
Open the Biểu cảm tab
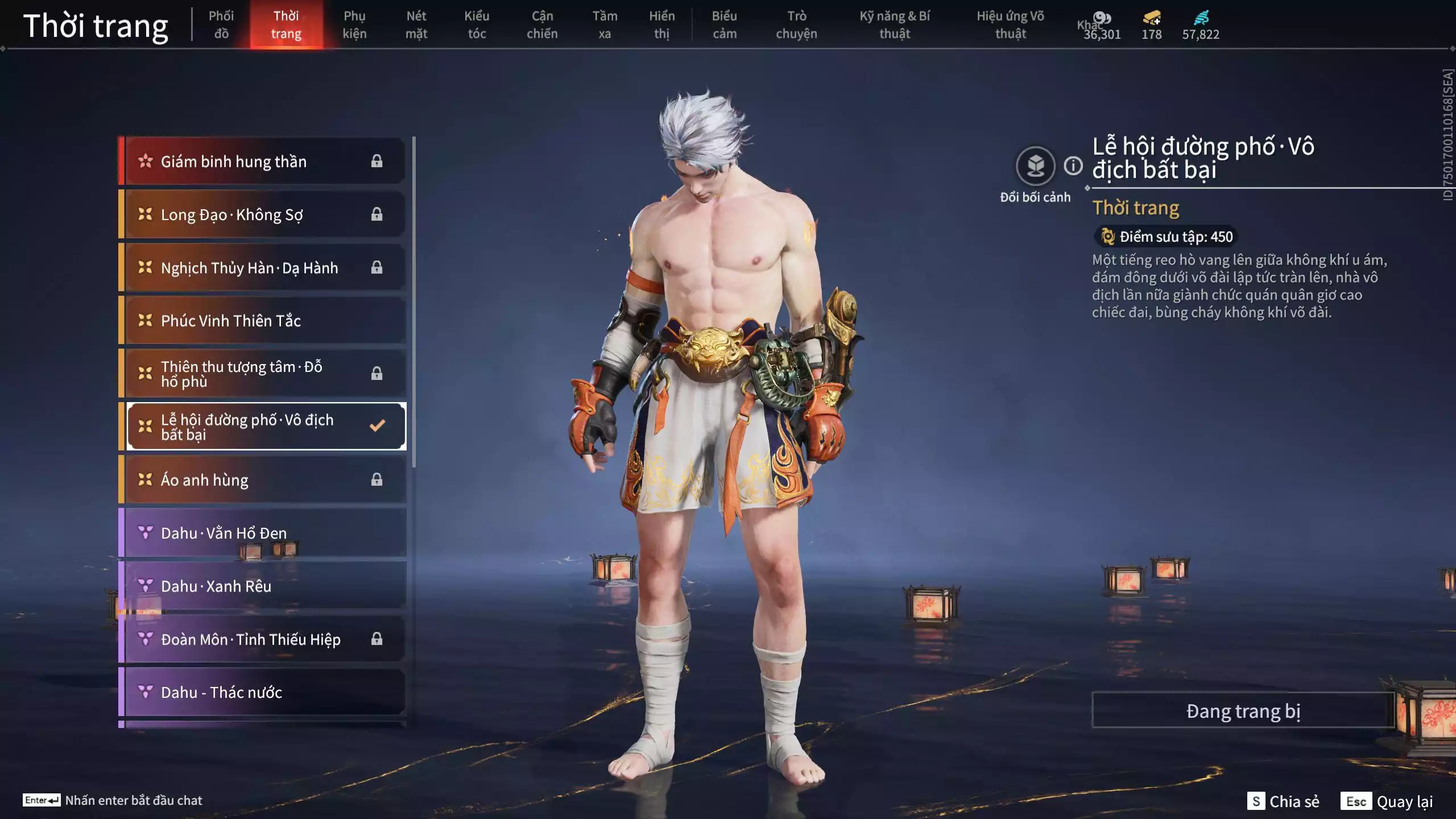click(x=725, y=25)
